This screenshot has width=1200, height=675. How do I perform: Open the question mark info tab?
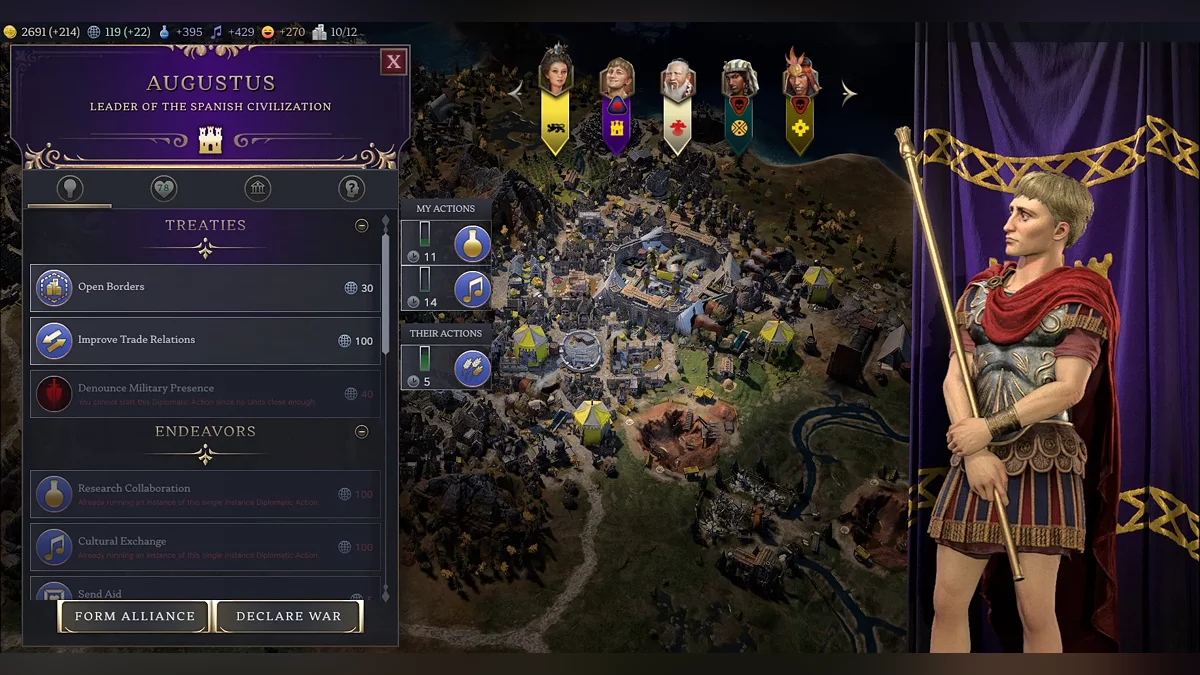tap(351, 188)
